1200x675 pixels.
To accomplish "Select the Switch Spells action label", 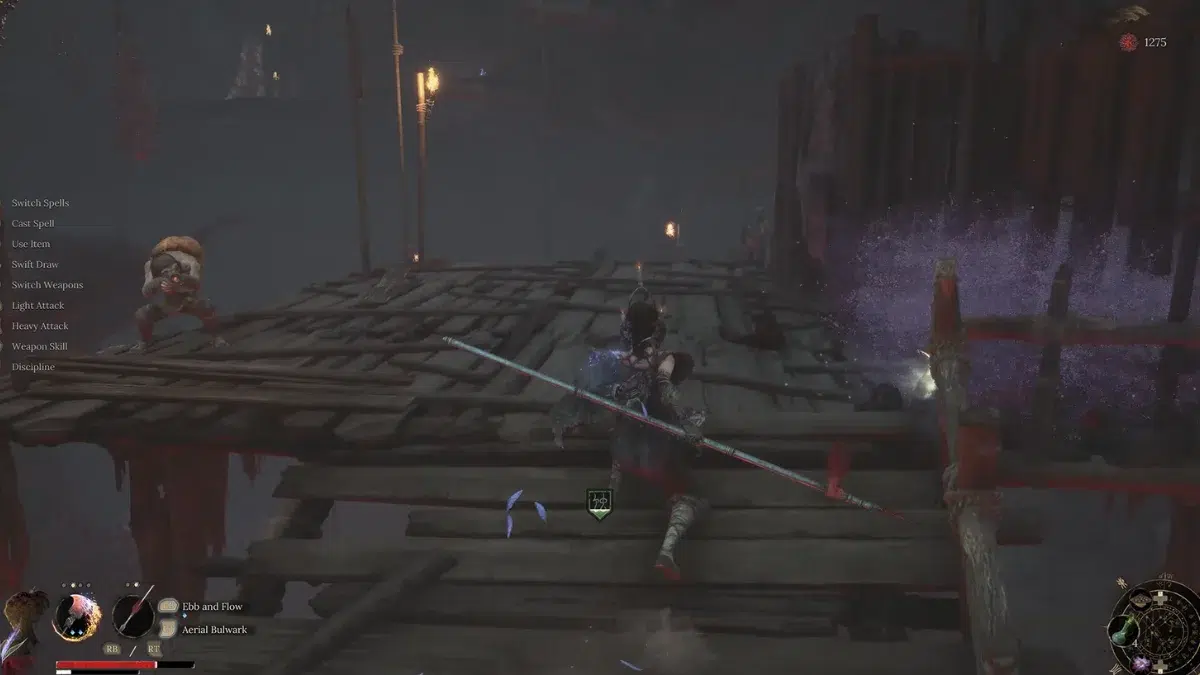I will click(x=40, y=203).
